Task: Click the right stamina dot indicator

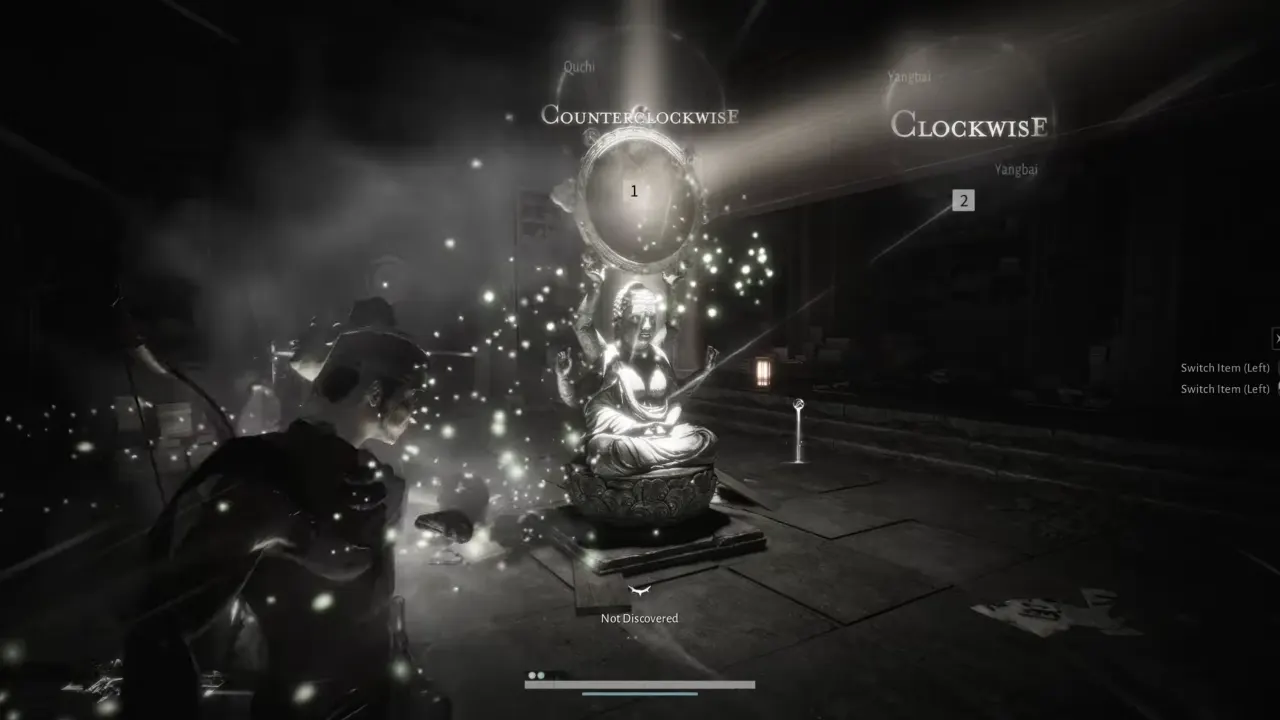Action: pyautogui.click(x=540, y=675)
